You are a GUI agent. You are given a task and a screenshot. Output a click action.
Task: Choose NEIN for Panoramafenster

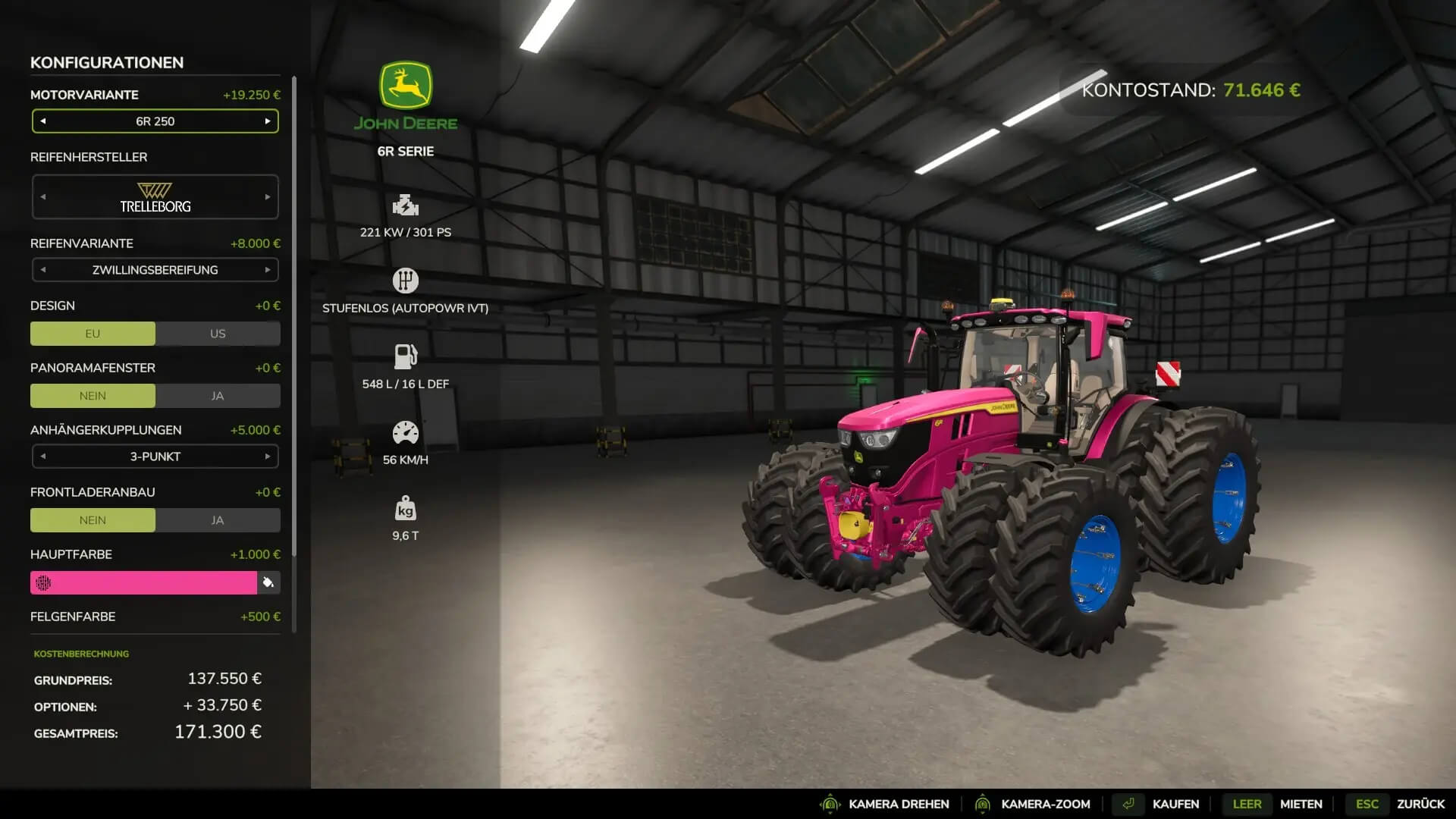pos(93,396)
